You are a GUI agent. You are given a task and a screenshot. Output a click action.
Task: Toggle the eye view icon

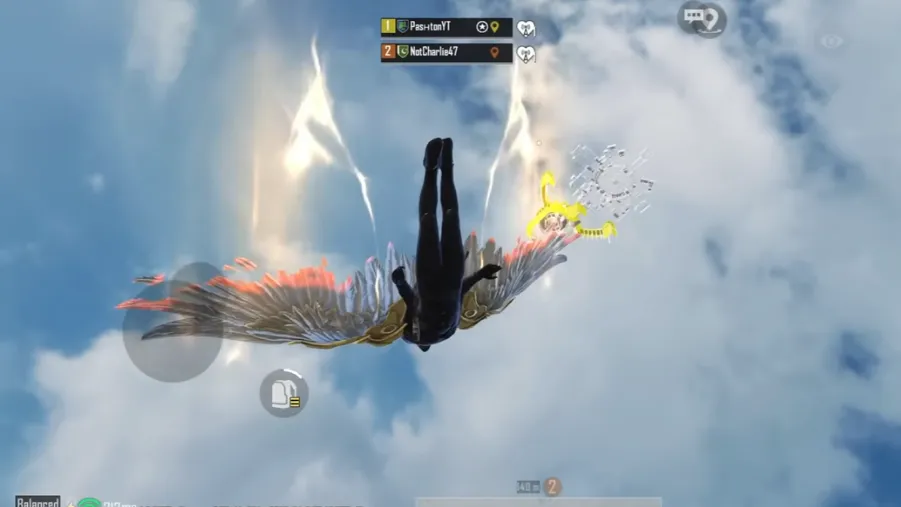coord(831,42)
